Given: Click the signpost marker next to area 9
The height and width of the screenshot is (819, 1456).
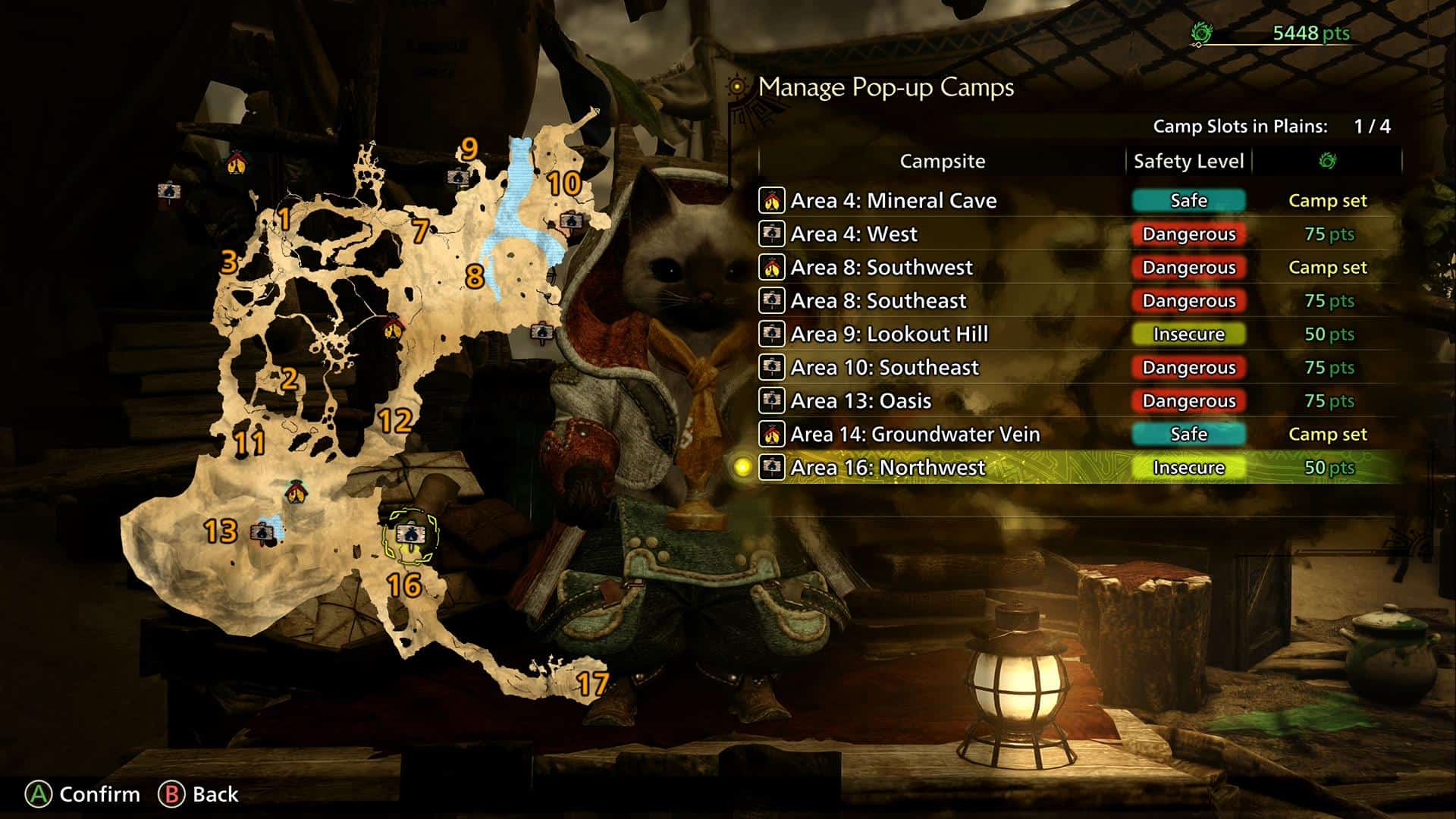Looking at the screenshot, I should (457, 177).
